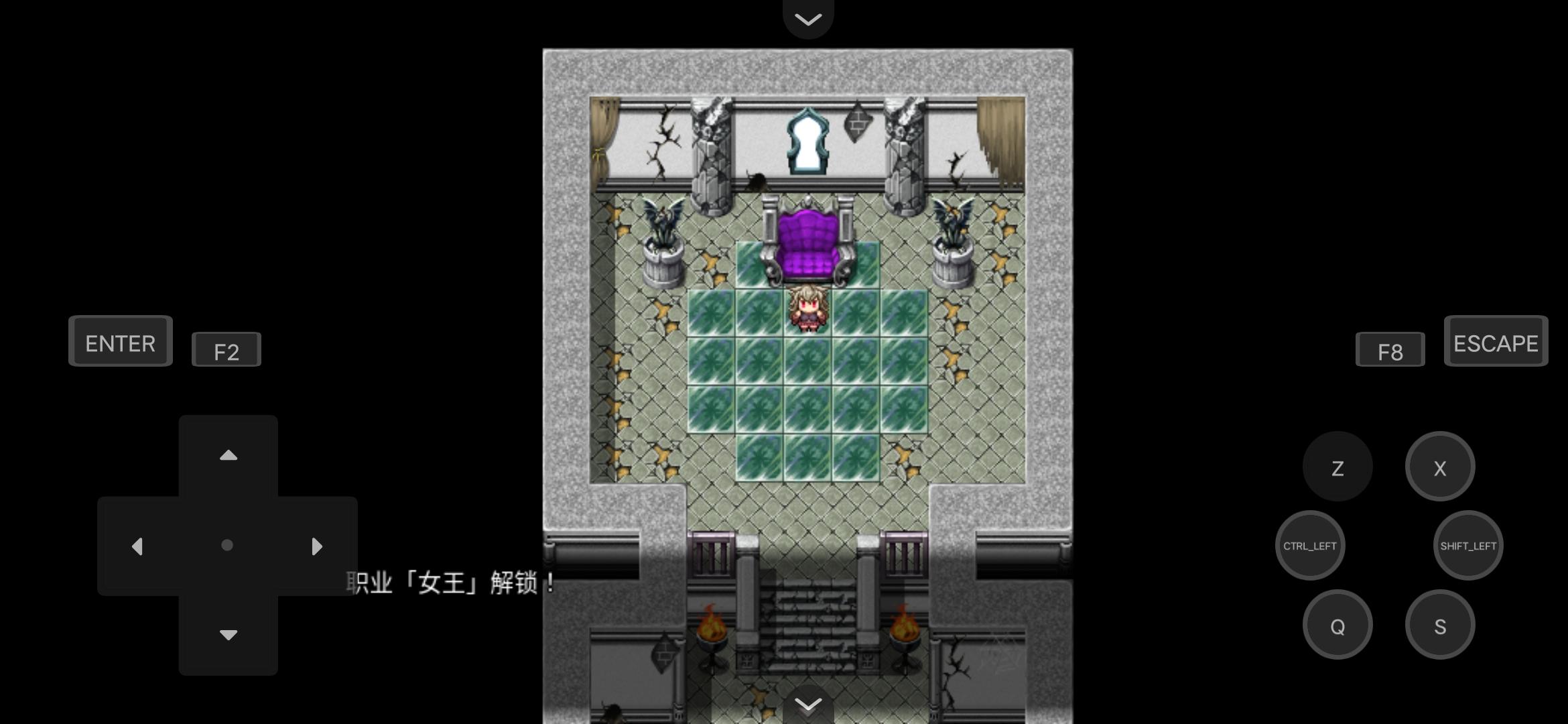
Task: Tap the down arrow on the D-pad
Action: click(x=228, y=633)
